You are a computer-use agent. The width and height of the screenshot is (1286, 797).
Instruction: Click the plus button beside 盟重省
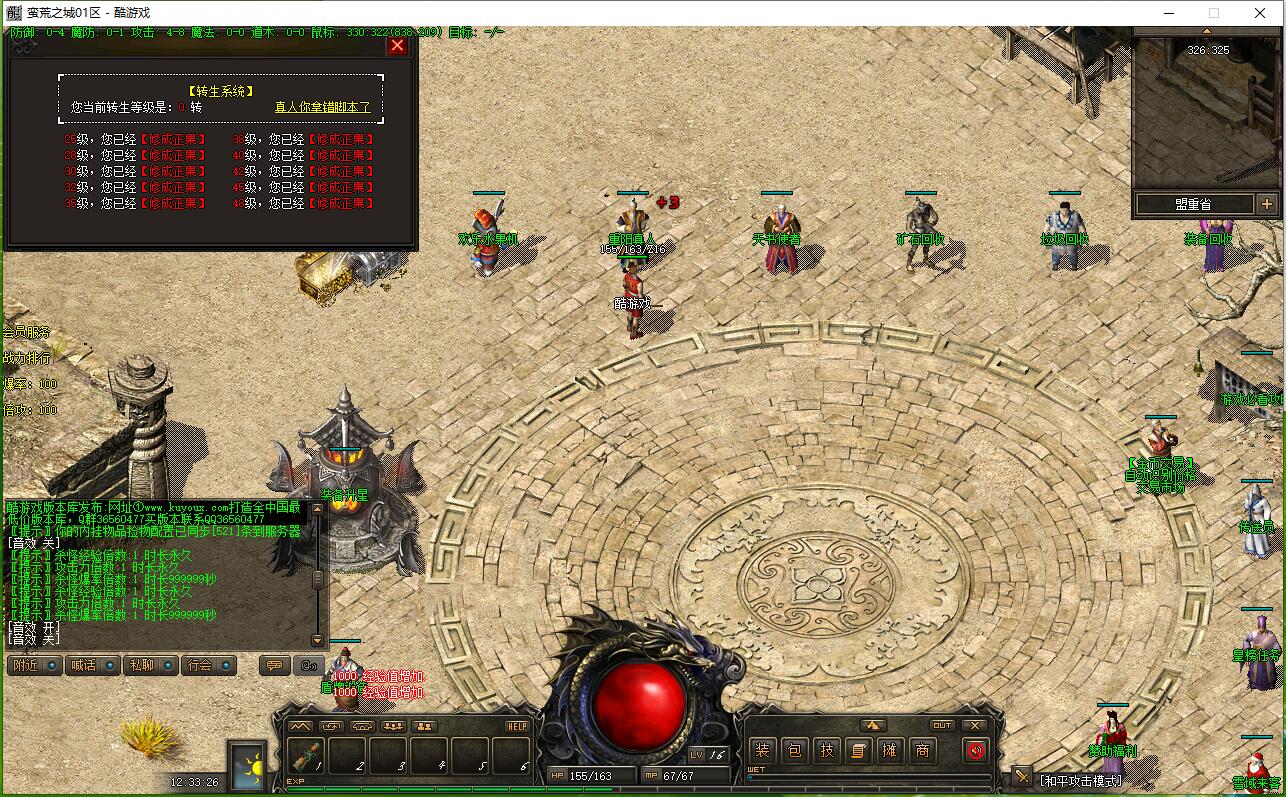point(1267,204)
